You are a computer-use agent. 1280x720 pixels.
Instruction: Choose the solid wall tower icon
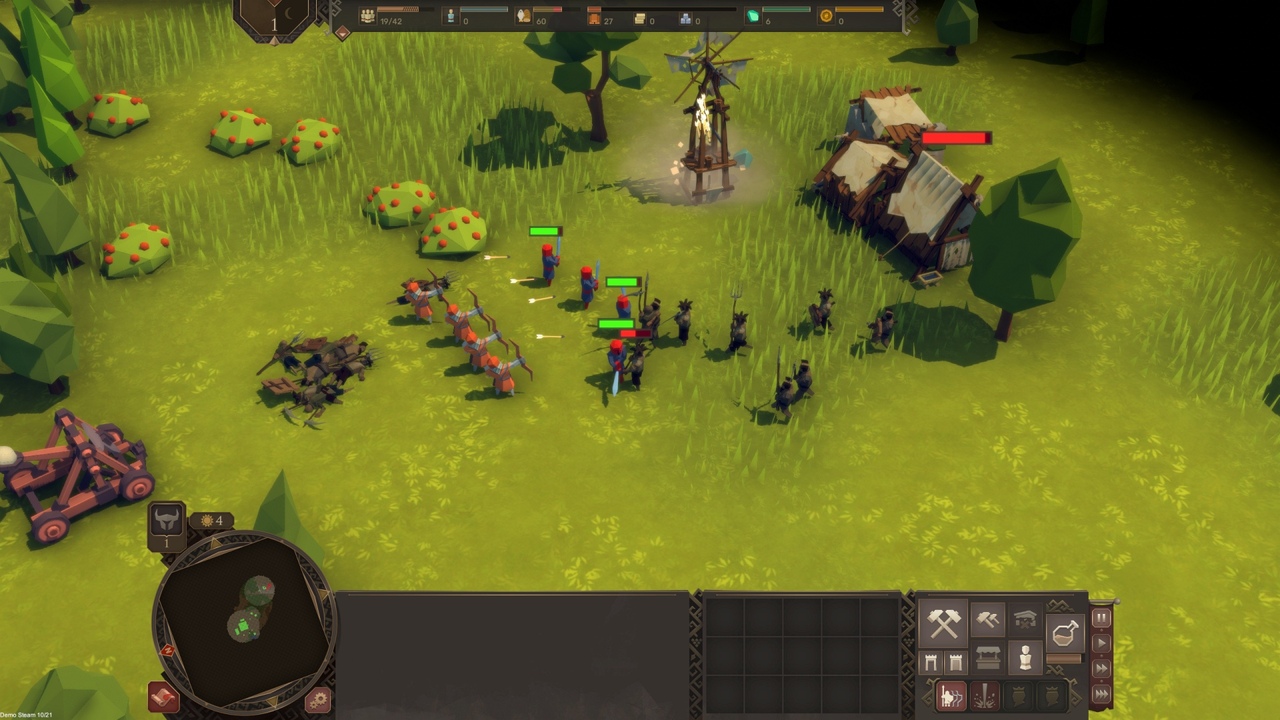955,662
